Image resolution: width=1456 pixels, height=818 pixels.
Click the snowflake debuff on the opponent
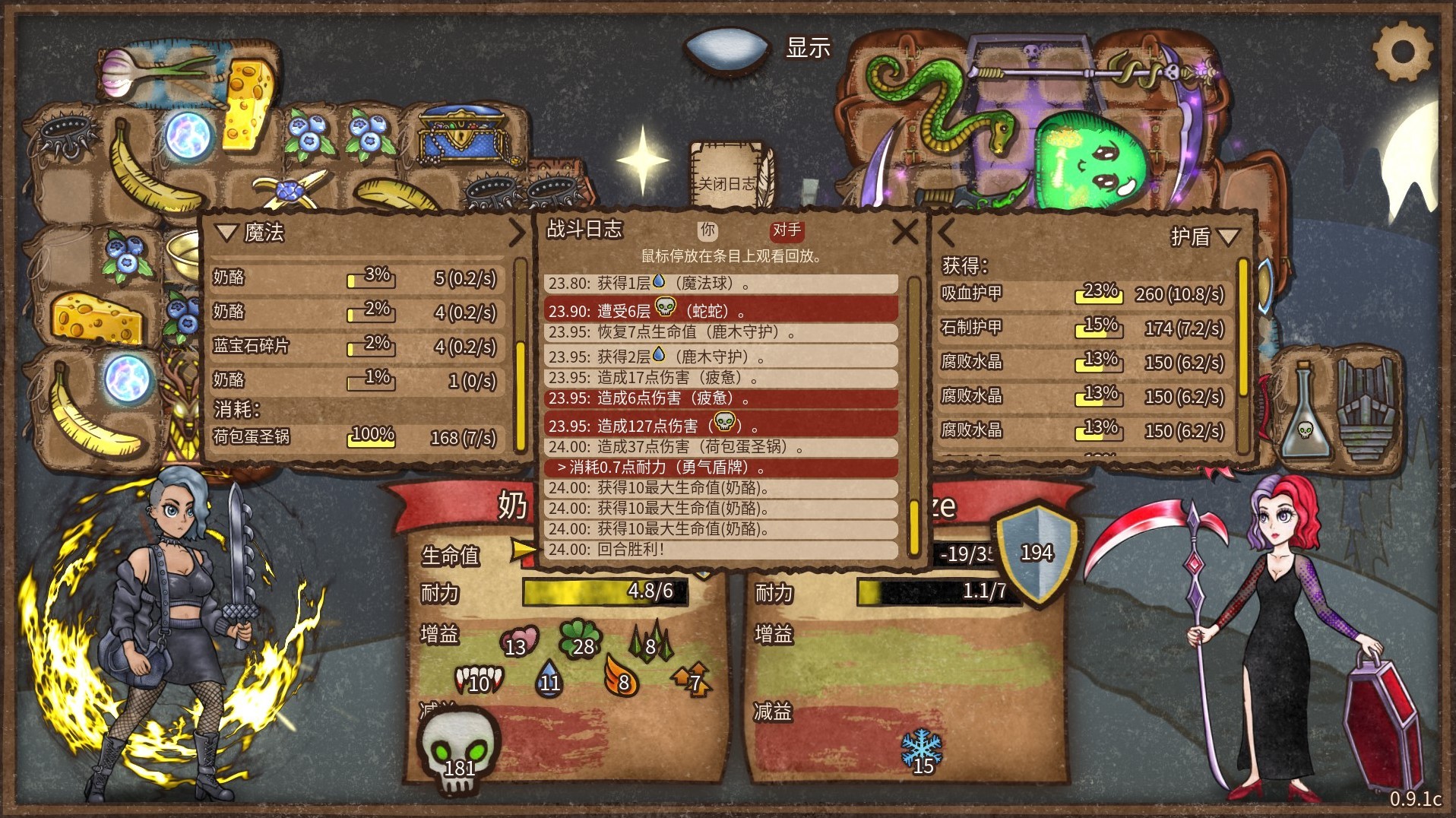click(x=921, y=750)
